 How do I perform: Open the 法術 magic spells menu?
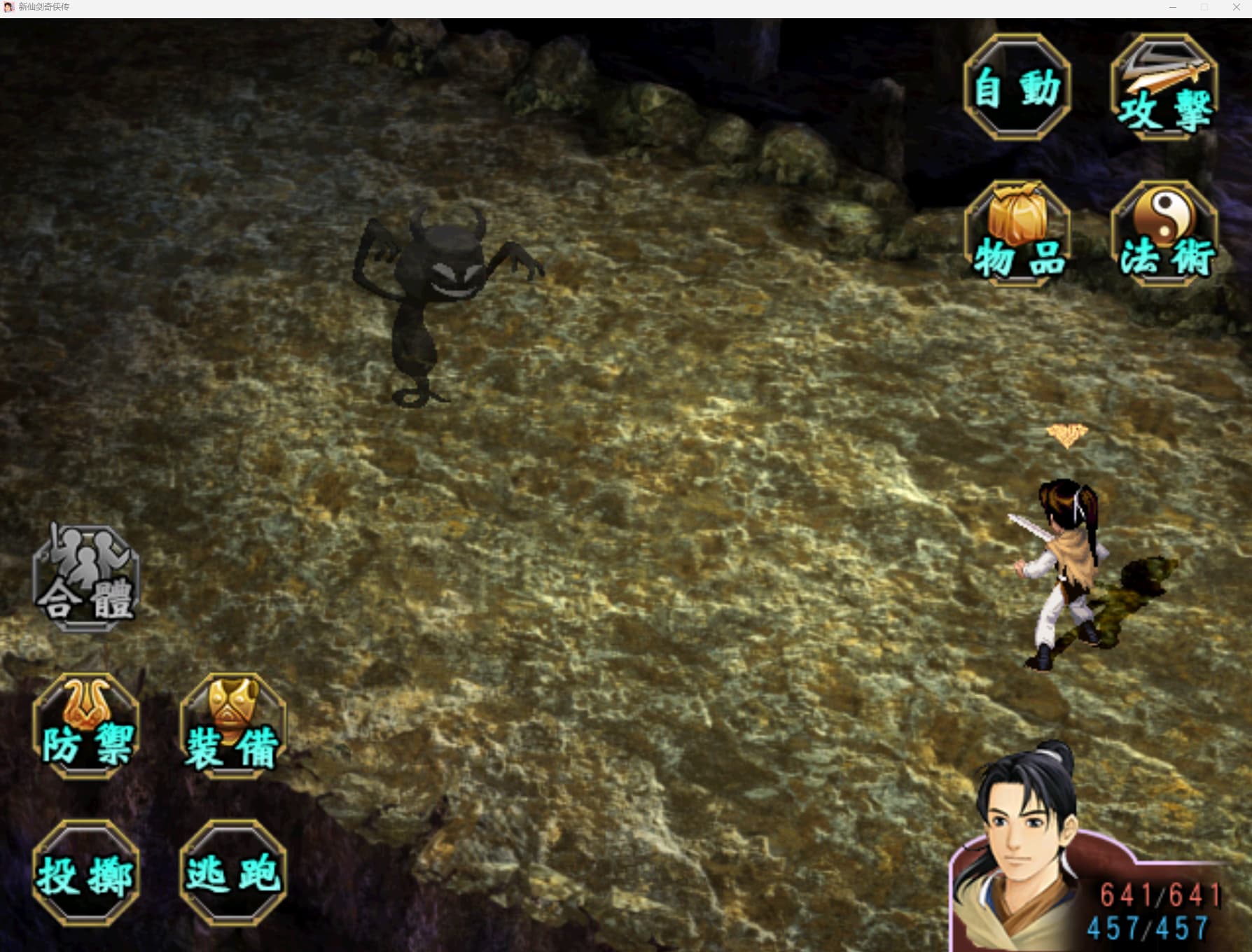[x=1164, y=234]
